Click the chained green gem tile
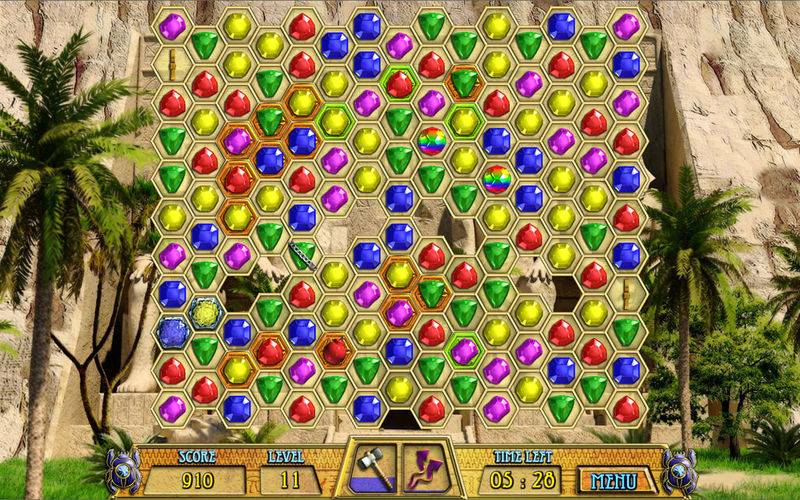 tap(302, 256)
